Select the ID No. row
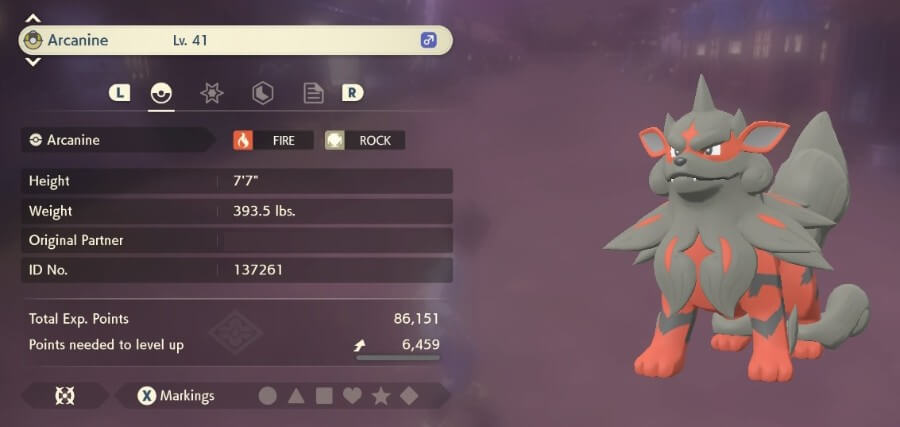 coord(236,270)
